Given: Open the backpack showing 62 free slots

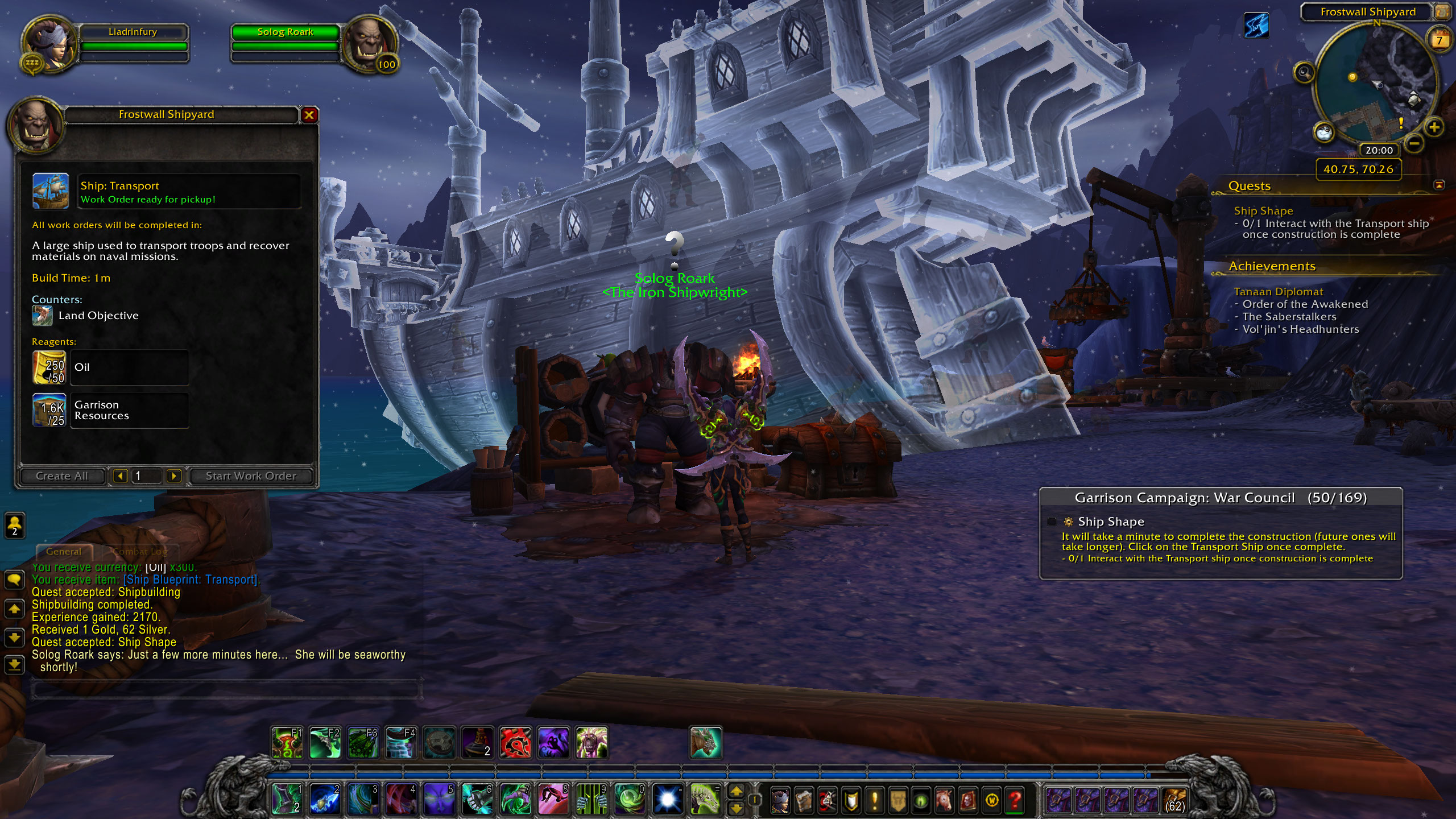Looking at the screenshot, I should click(x=1174, y=801).
